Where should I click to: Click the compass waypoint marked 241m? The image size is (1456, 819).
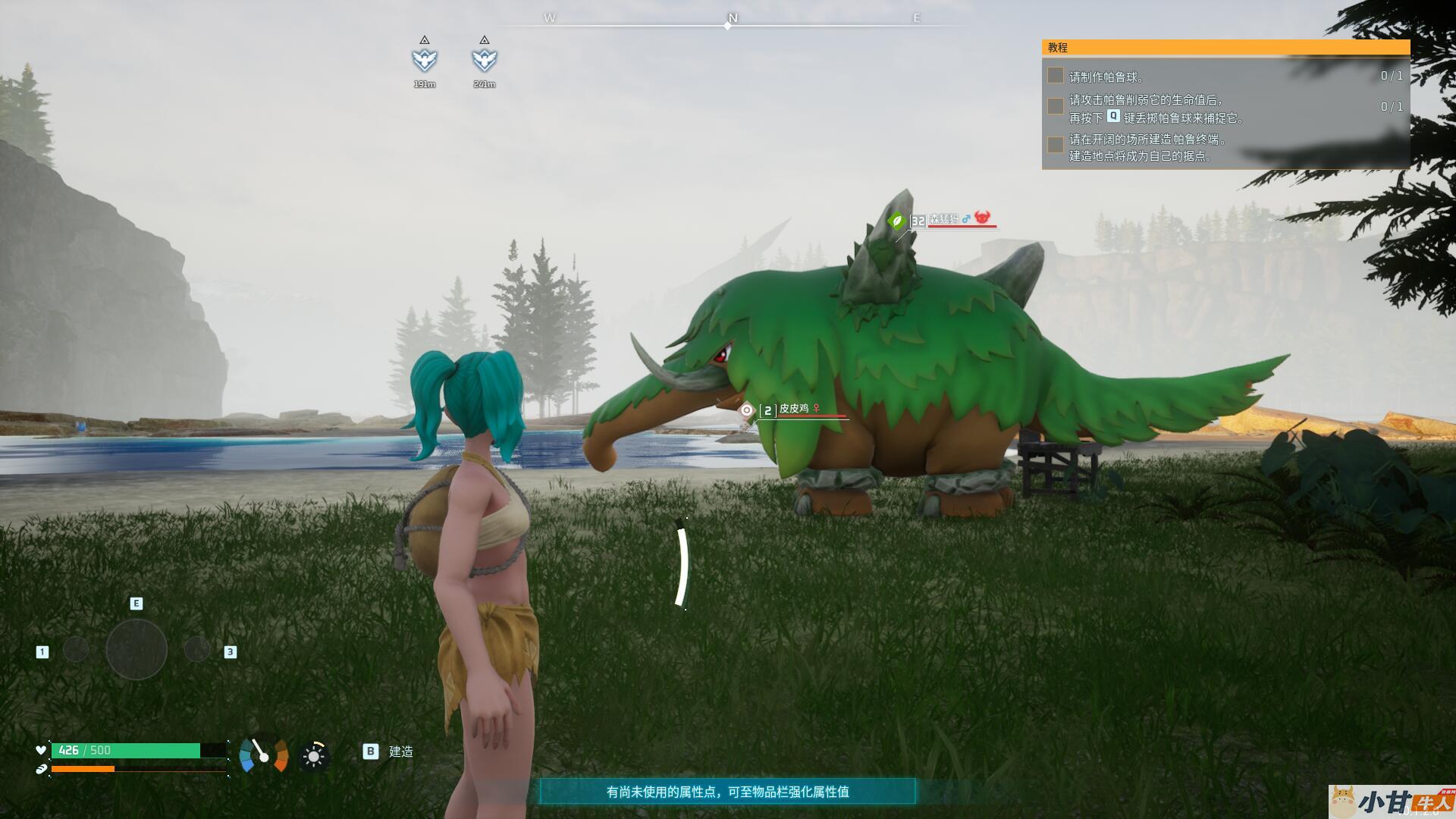(485, 59)
